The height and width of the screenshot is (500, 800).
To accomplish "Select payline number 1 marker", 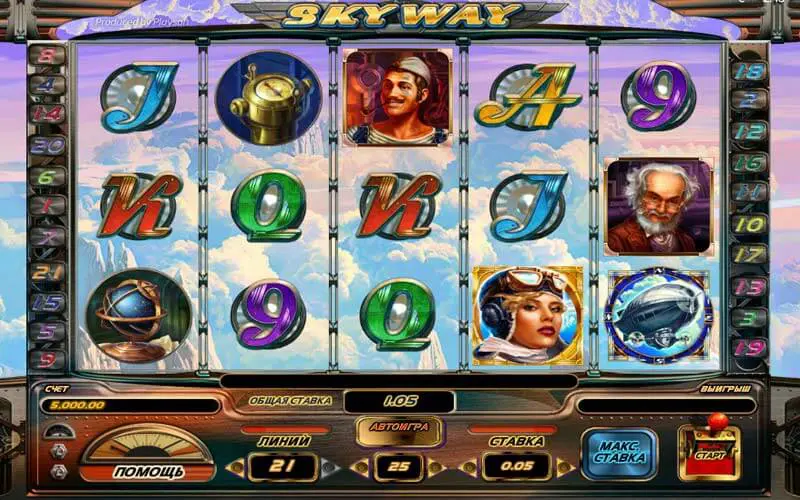I will tap(46, 207).
